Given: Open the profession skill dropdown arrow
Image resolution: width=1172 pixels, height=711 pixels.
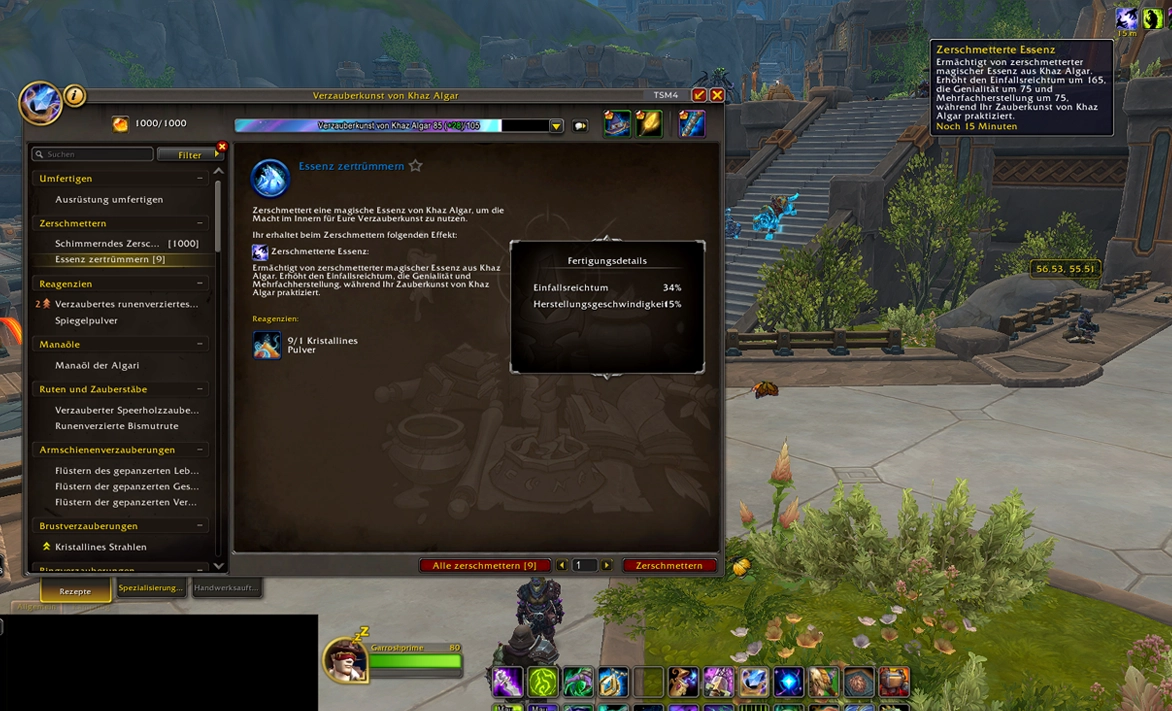Looking at the screenshot, I should point(556,126).
